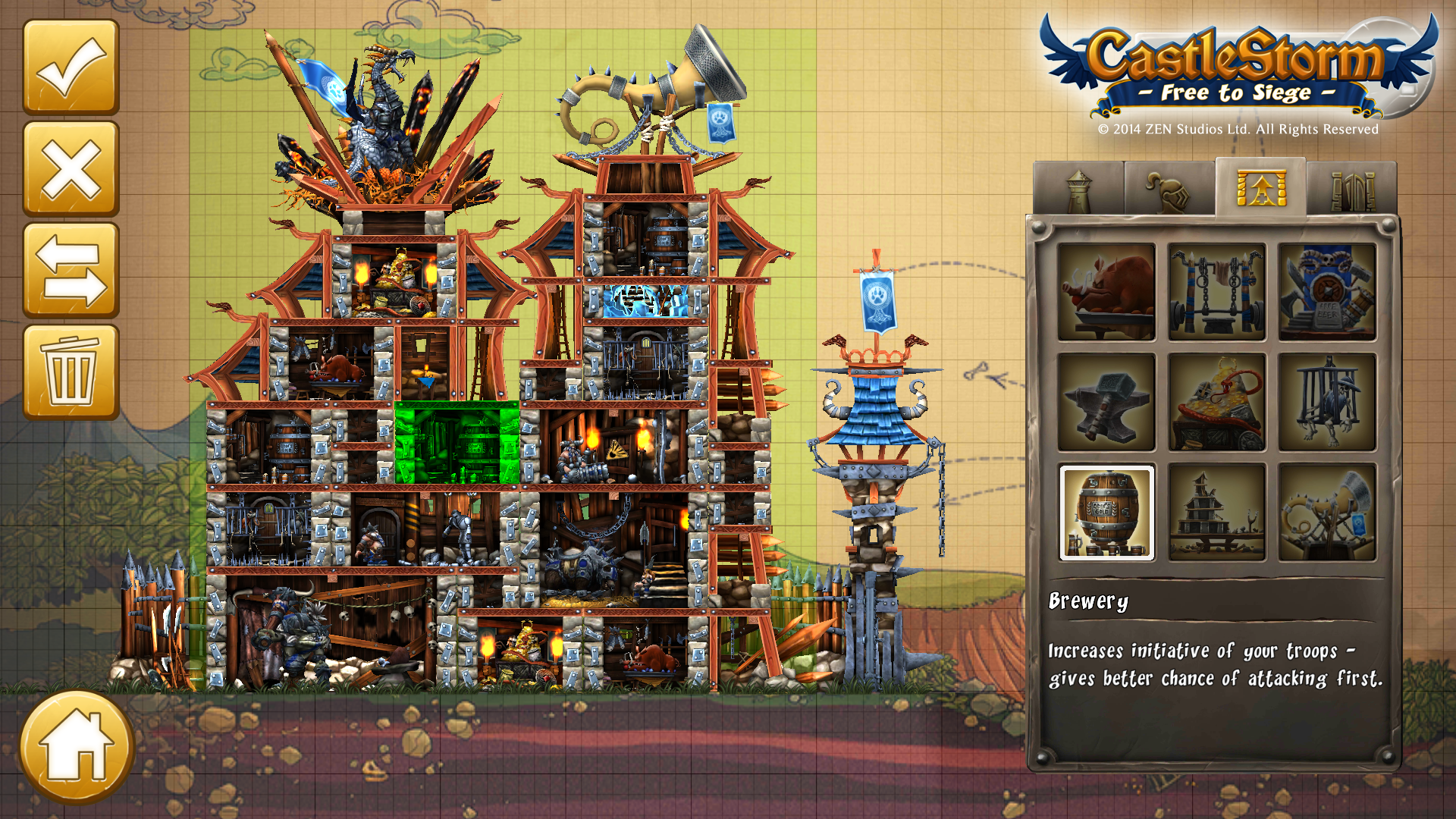Delete selection with the trash can button
Screen dimensions: 1456x819
point(71,372)
